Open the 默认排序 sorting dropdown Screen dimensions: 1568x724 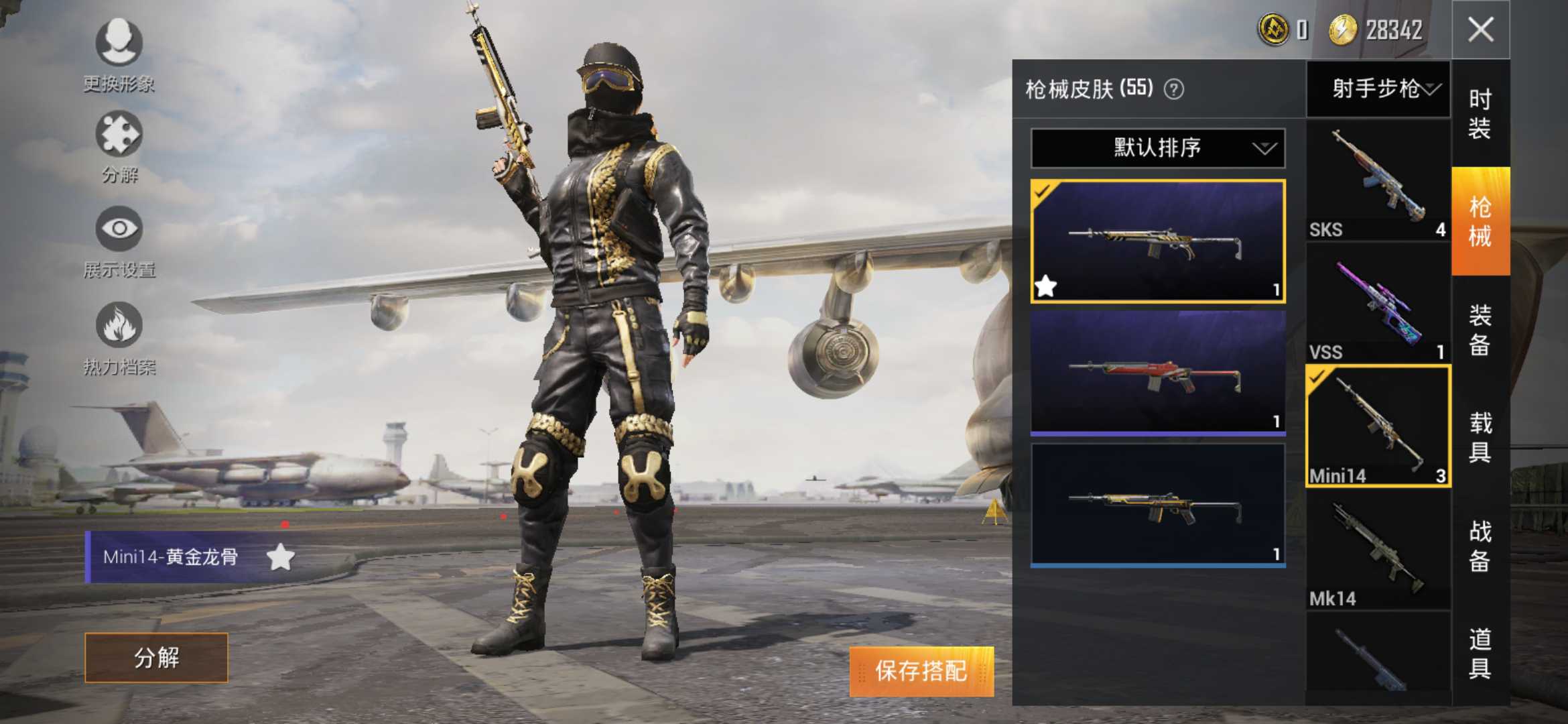(x=1156, y=149)
